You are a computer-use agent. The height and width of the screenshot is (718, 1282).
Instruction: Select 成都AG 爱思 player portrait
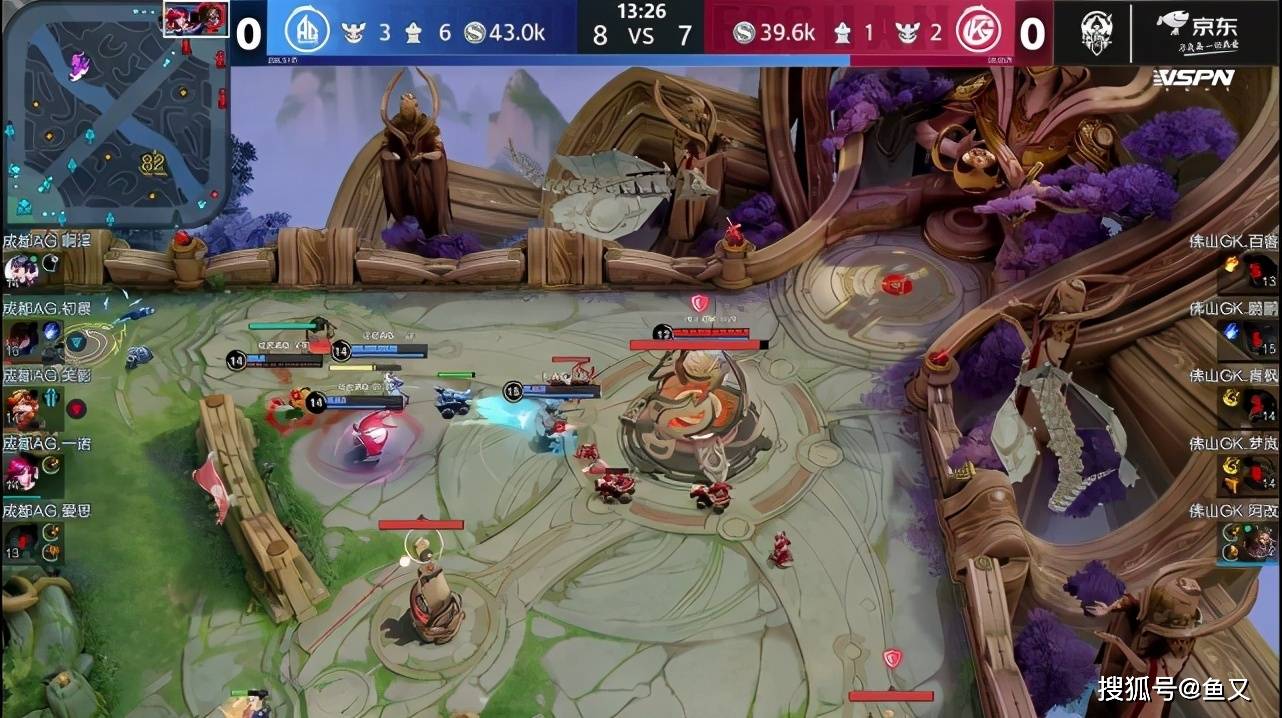coord(20,540)
